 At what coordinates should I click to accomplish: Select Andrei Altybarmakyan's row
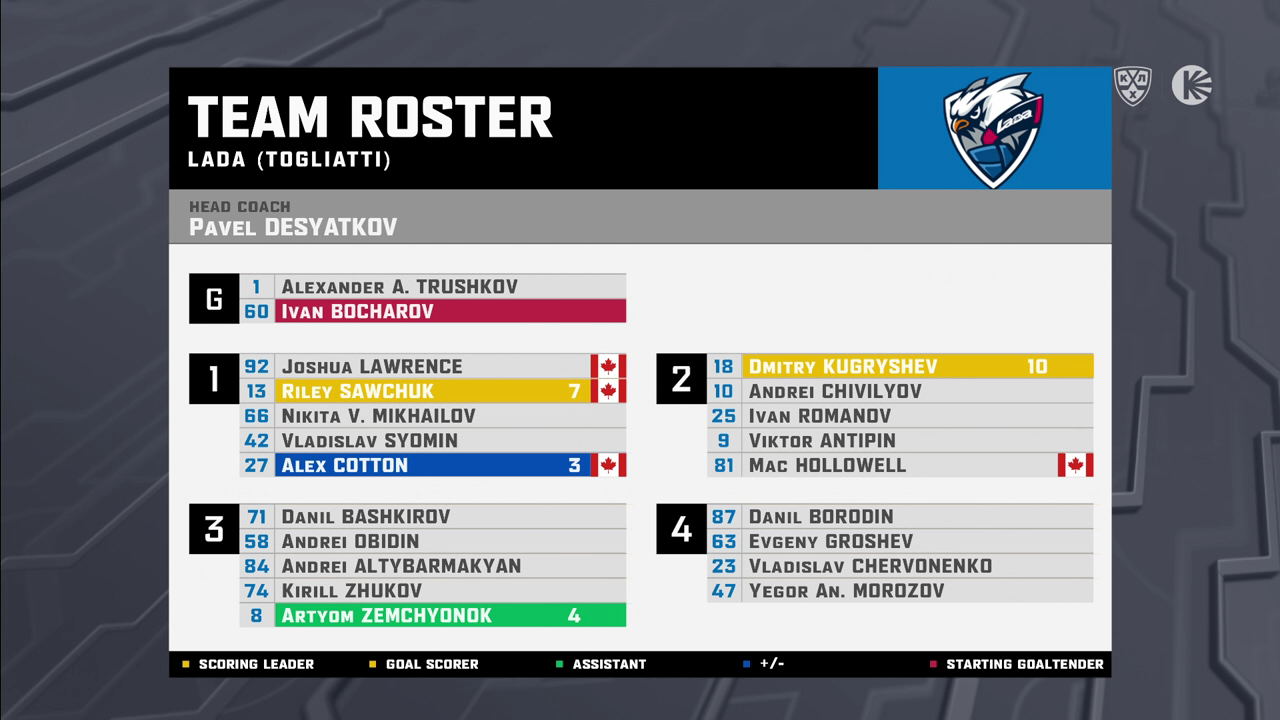[432, 566]
